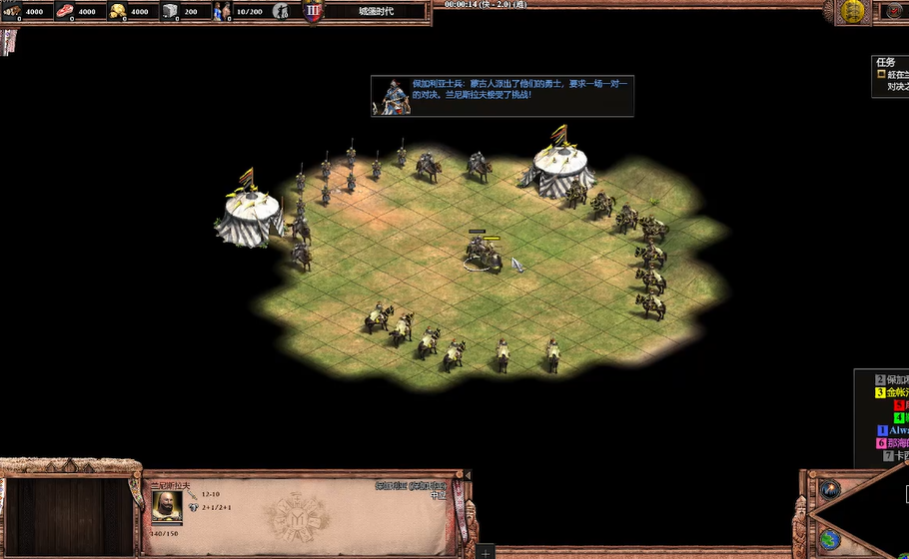This screenshot has width=909, height=559.
Task: Select the hero unit with health bar
Action: point(481,252)
